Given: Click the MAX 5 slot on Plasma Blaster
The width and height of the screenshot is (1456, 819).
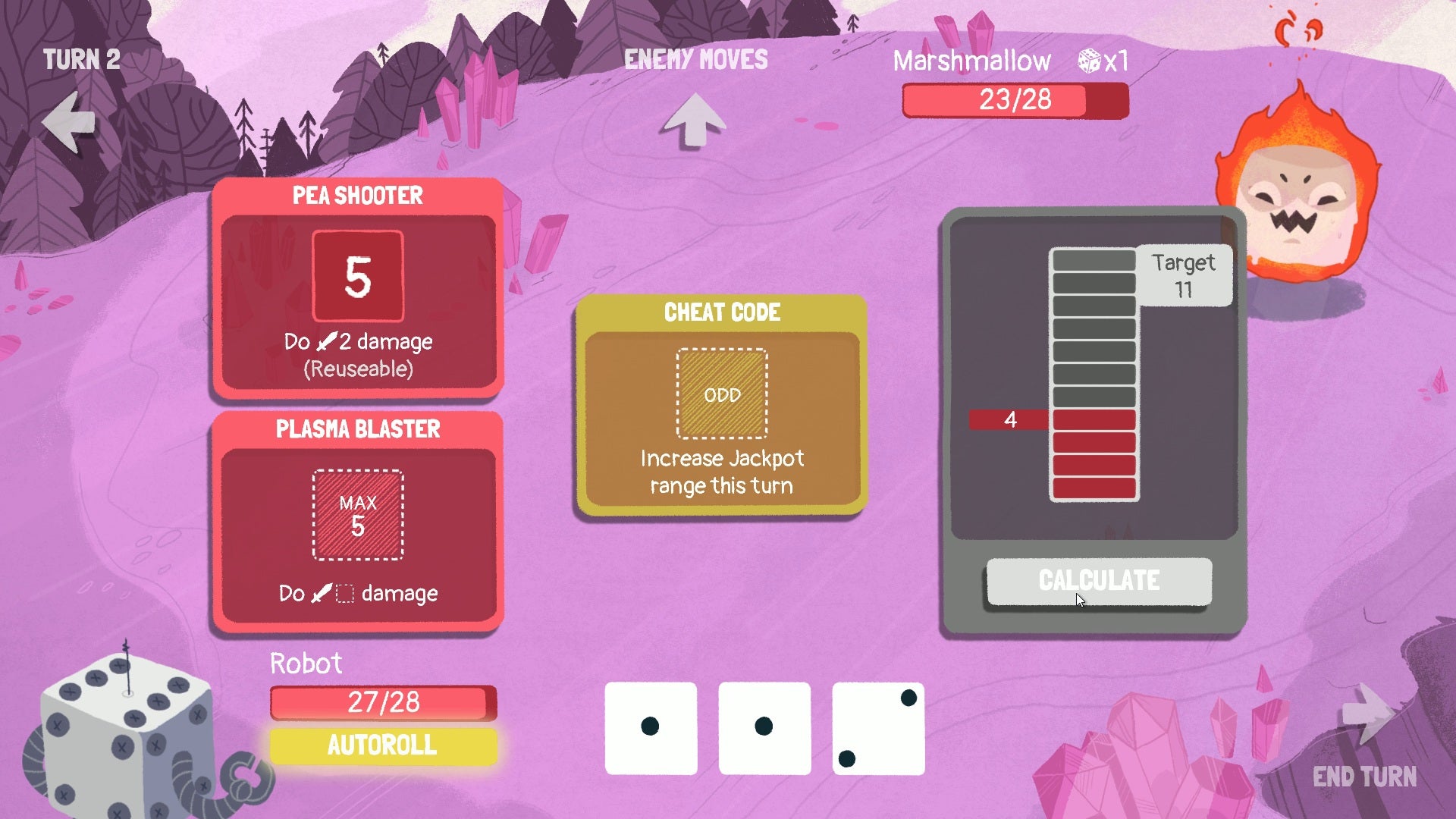Looking at the screenshot, I should pos(356,514).
